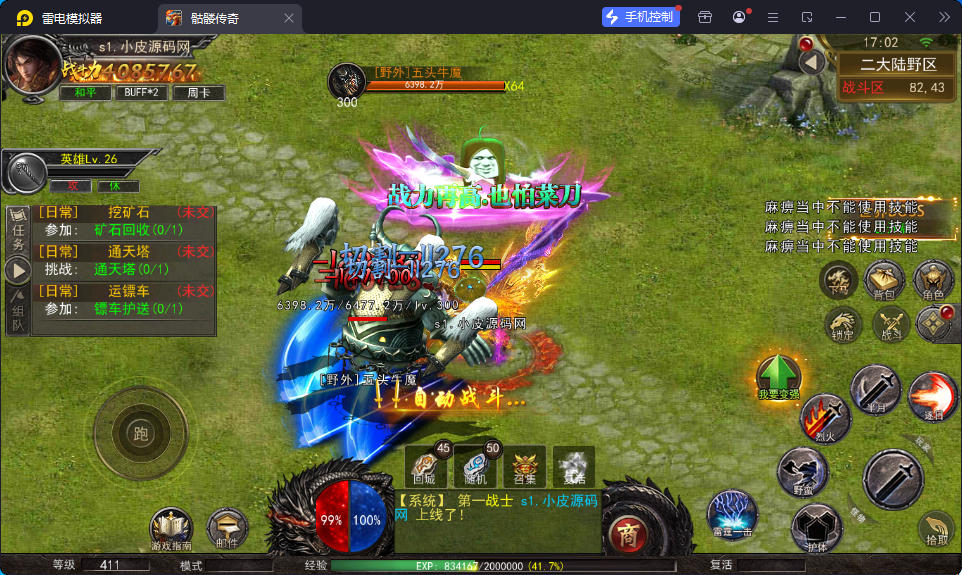The width and height of the screenshot is (962, 575).
Task: Activate the 烈火 flaming sword skill
Action: [x=825, y=419]
